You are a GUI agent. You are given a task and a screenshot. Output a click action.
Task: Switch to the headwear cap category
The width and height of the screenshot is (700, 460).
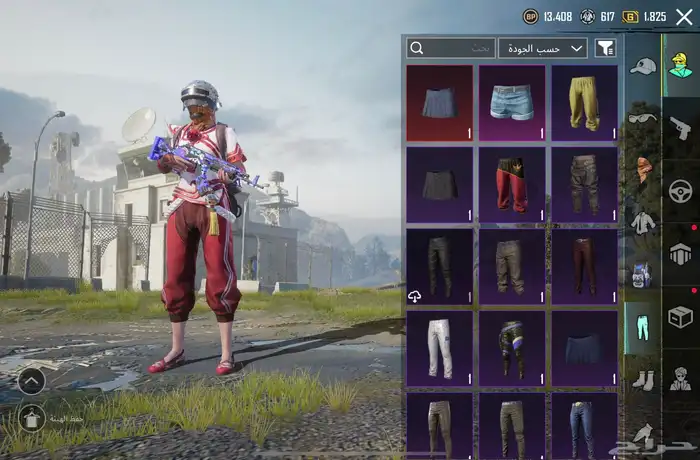tap(643, 66)
